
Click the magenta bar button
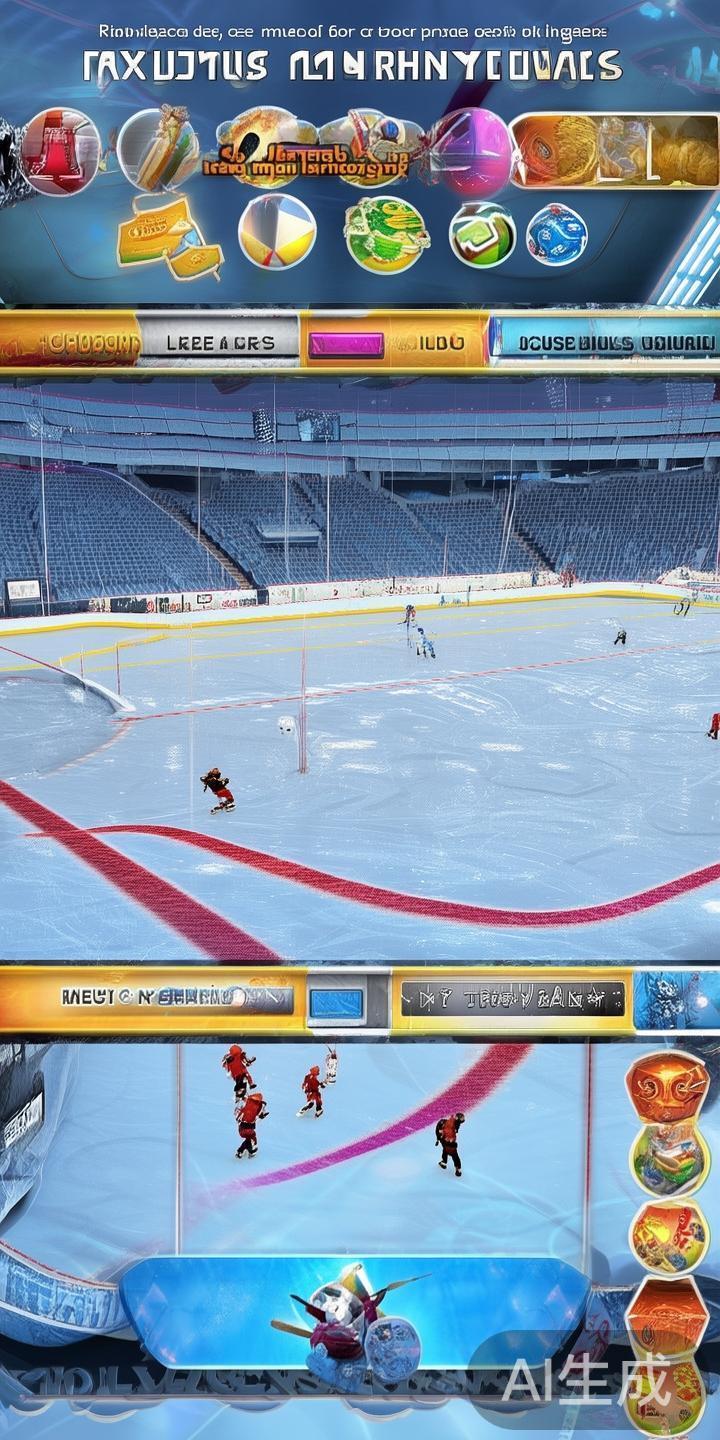346,344
